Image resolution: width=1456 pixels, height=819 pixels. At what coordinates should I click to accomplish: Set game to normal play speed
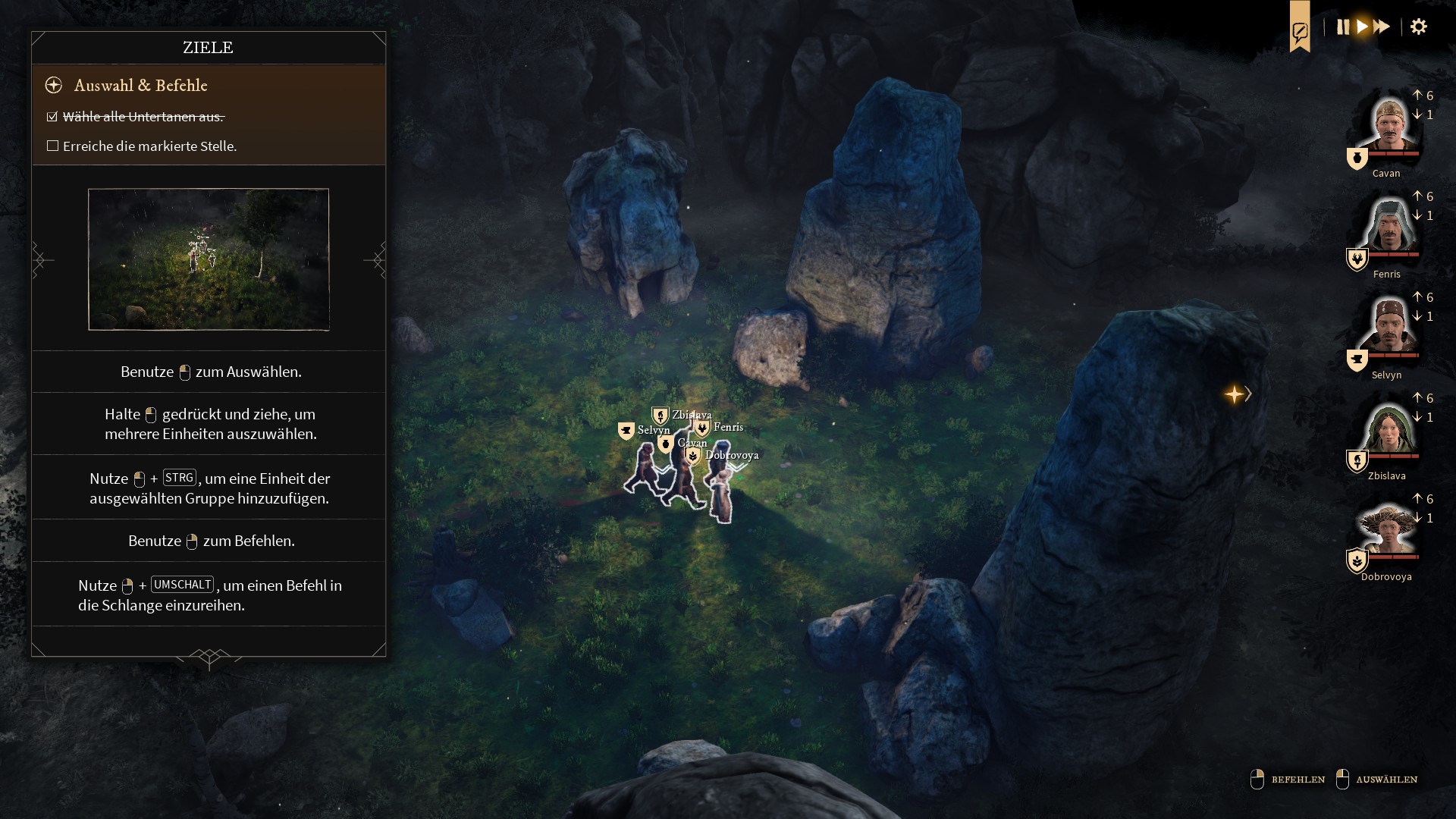(1363, 27)
